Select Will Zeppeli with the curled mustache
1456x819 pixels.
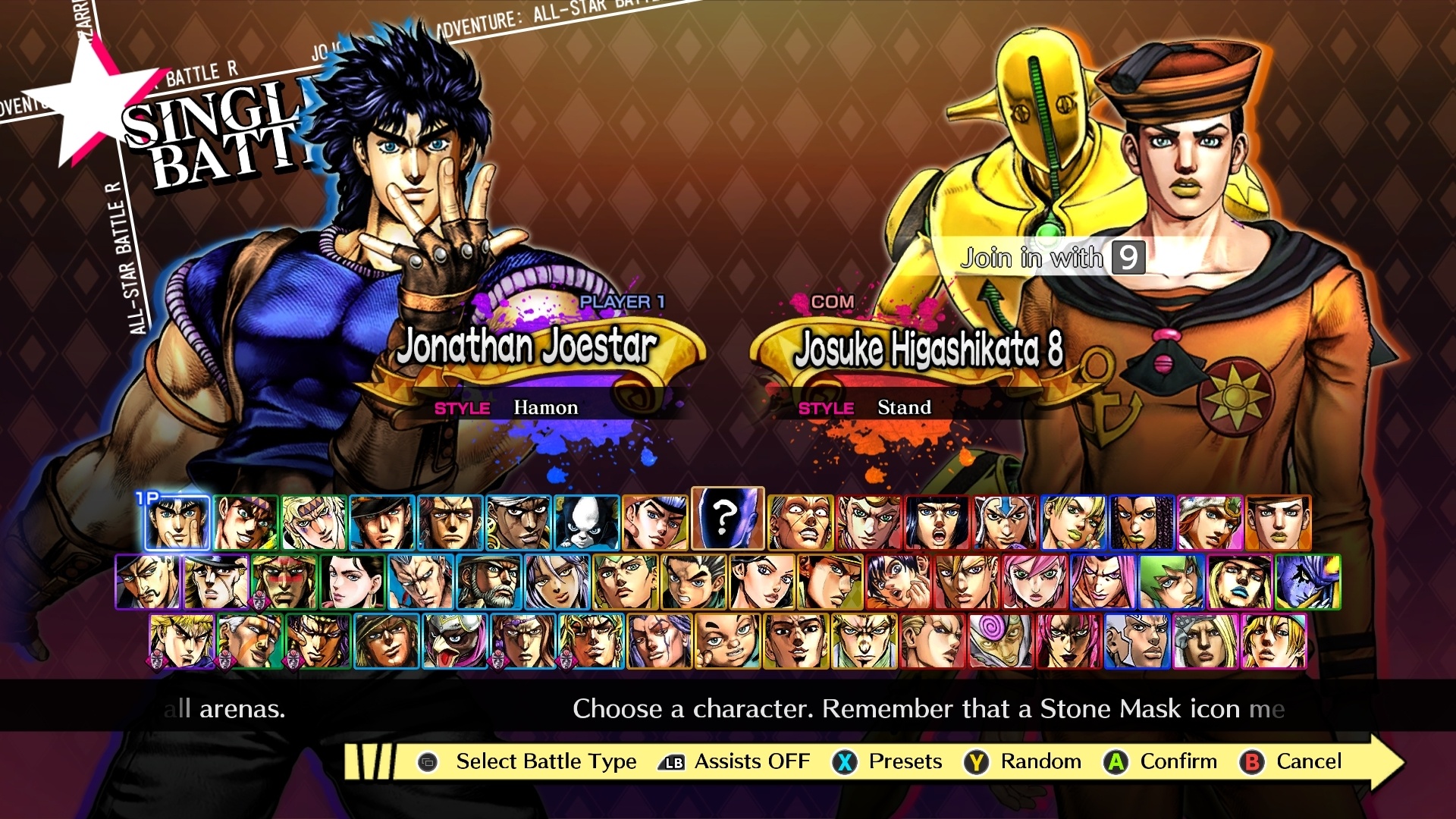pyautogui.click(x=147, y=582)
